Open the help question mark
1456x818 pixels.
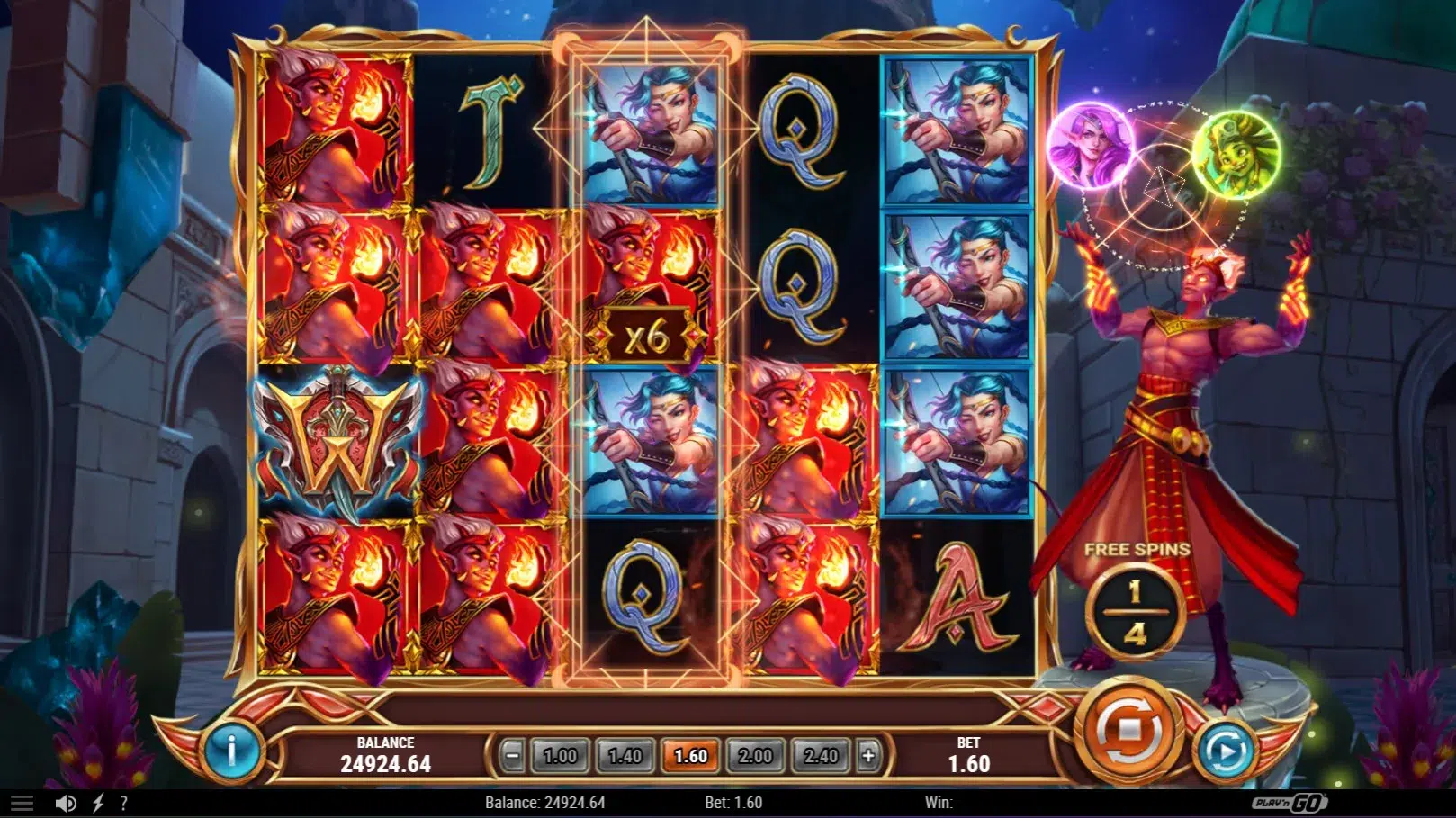(x=123, y=803)
